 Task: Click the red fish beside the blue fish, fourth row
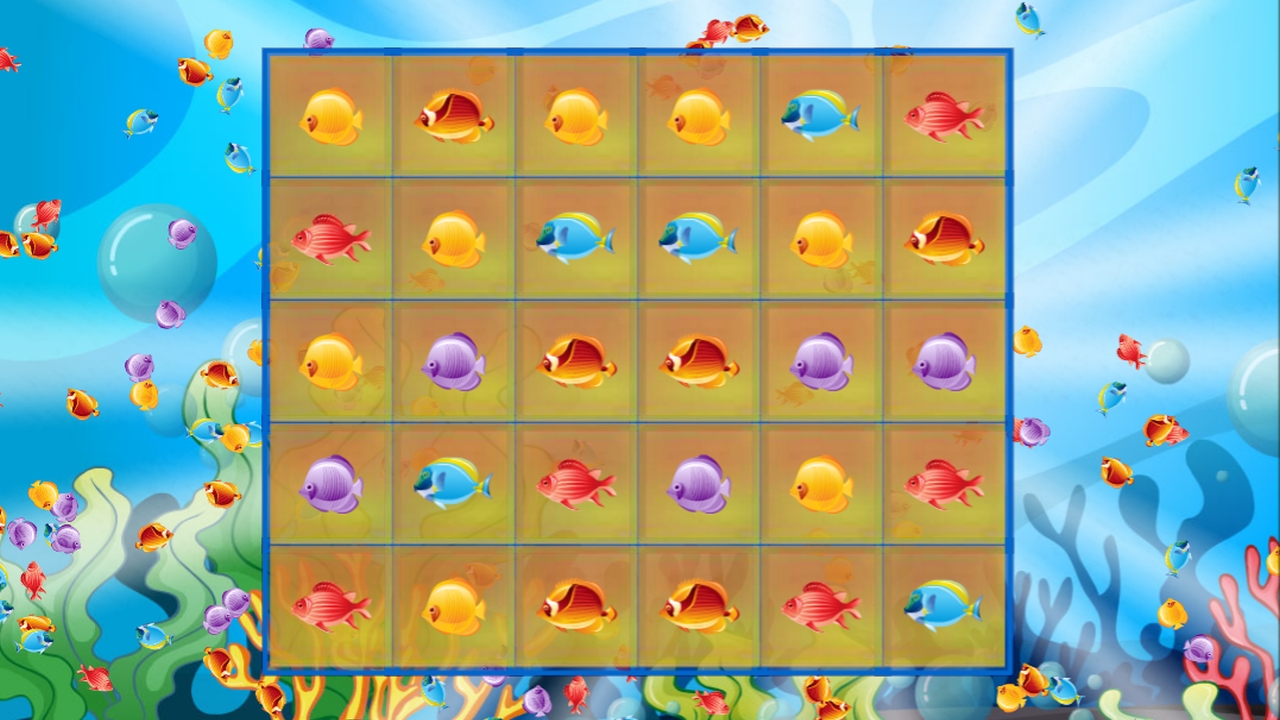point(575,487)
